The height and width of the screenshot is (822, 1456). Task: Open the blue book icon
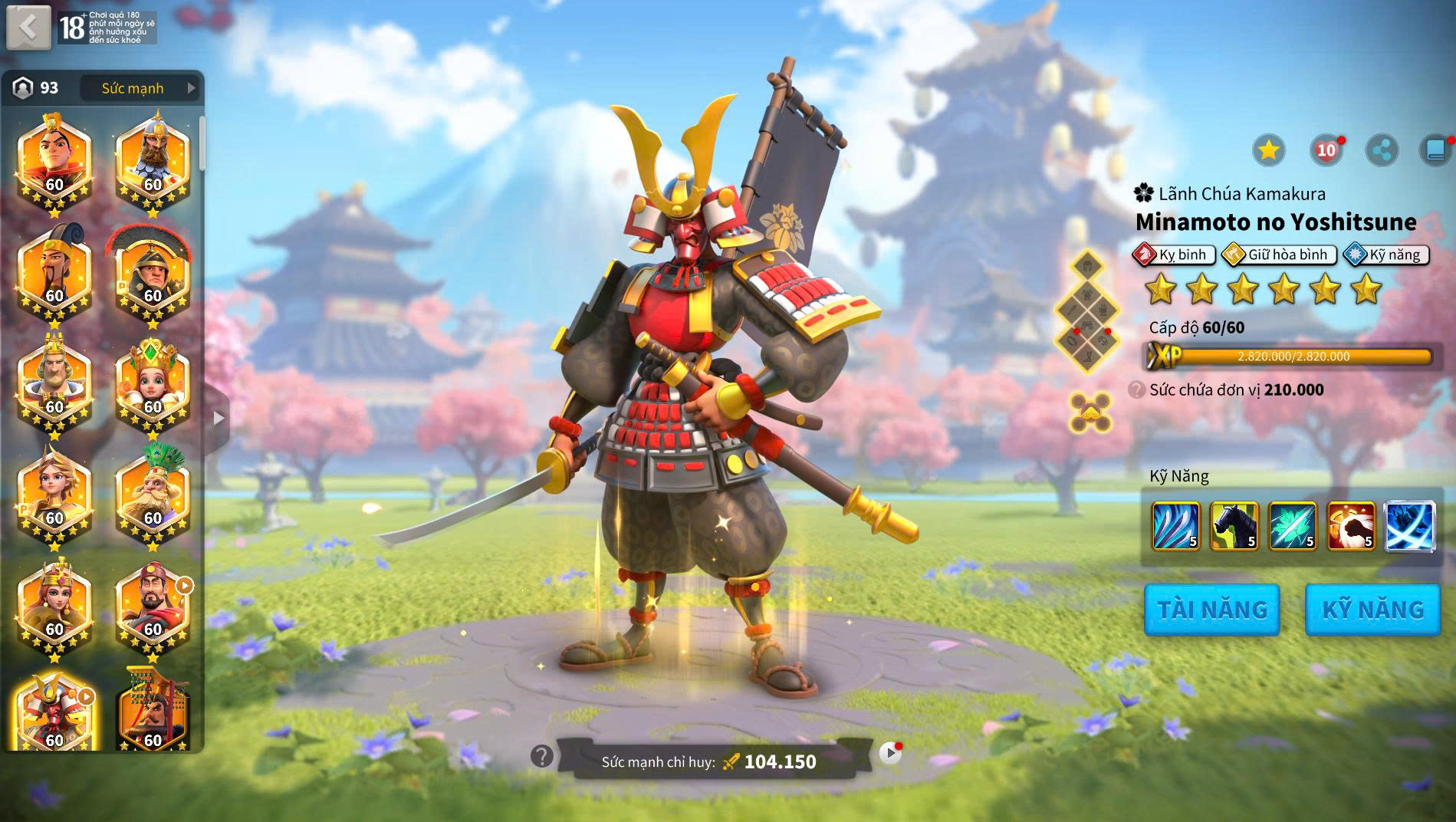1436,150
